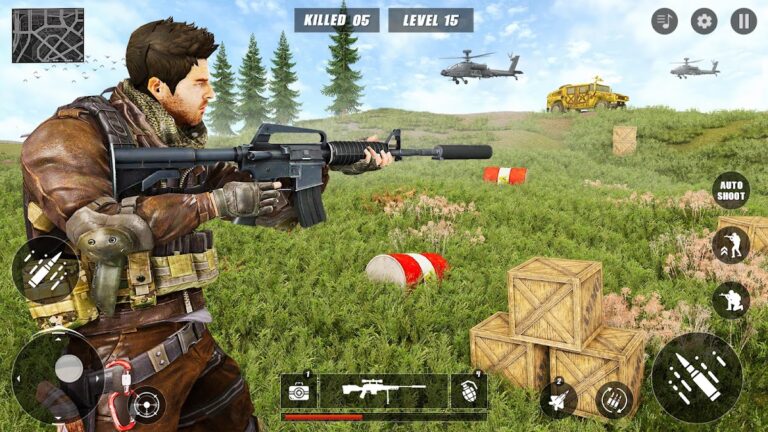The width and height of the screenshot is (768, 432).
Task: Select the grenade slot
Action: coord(468,391)
